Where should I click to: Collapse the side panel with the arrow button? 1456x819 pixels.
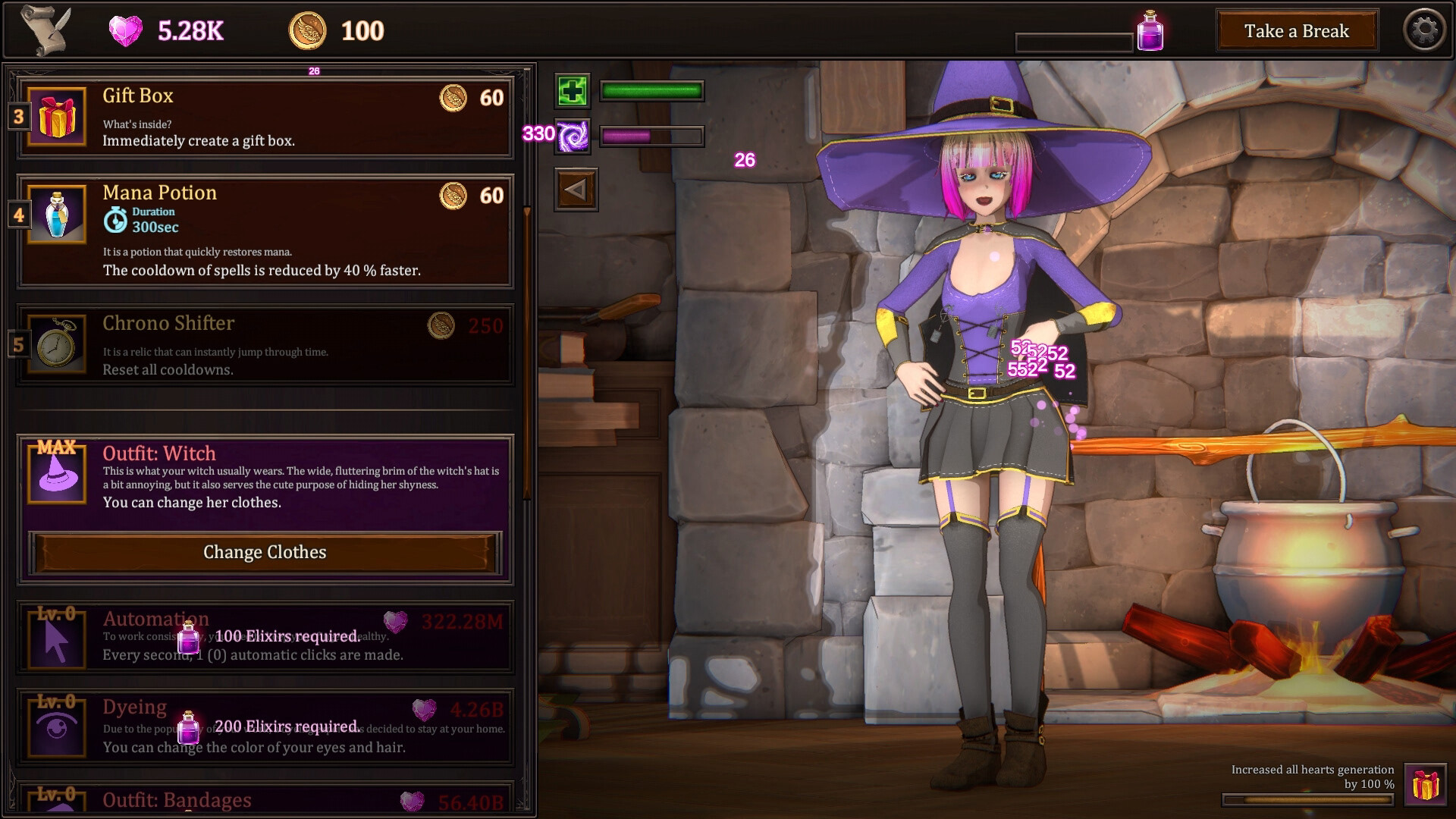click(x=576, y=189)
